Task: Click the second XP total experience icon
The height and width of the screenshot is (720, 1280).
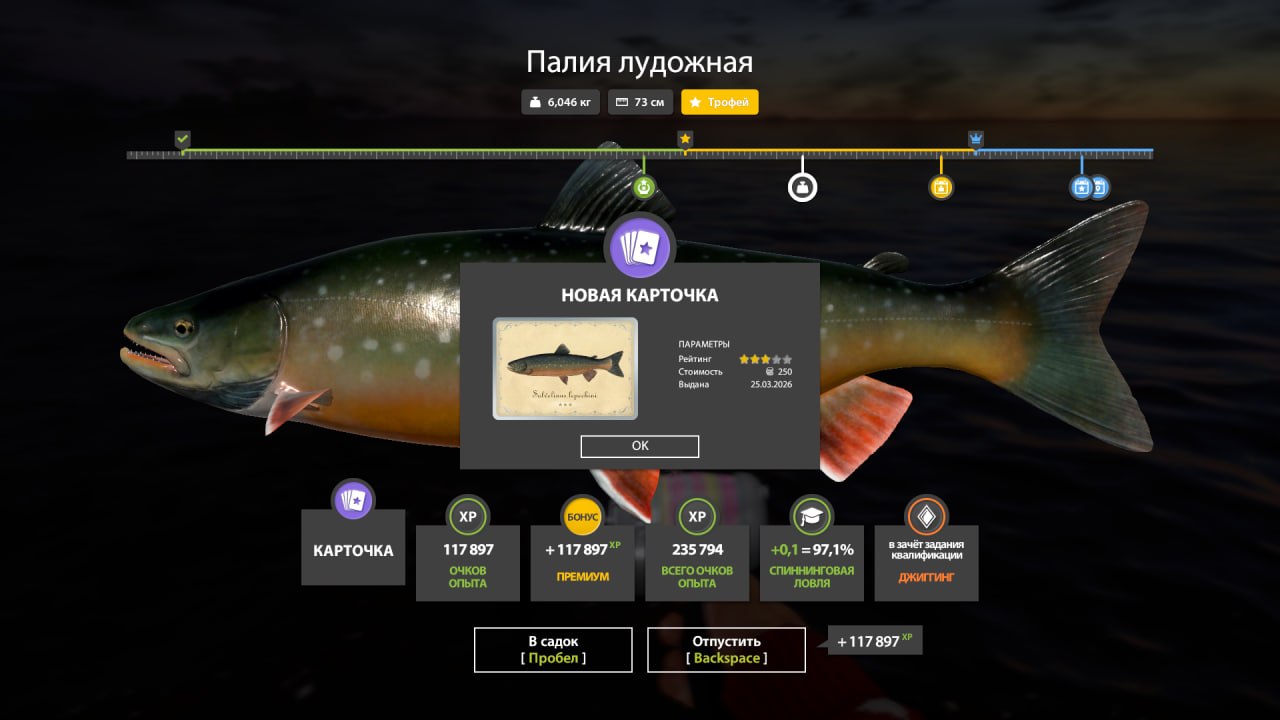Action: 697,517
